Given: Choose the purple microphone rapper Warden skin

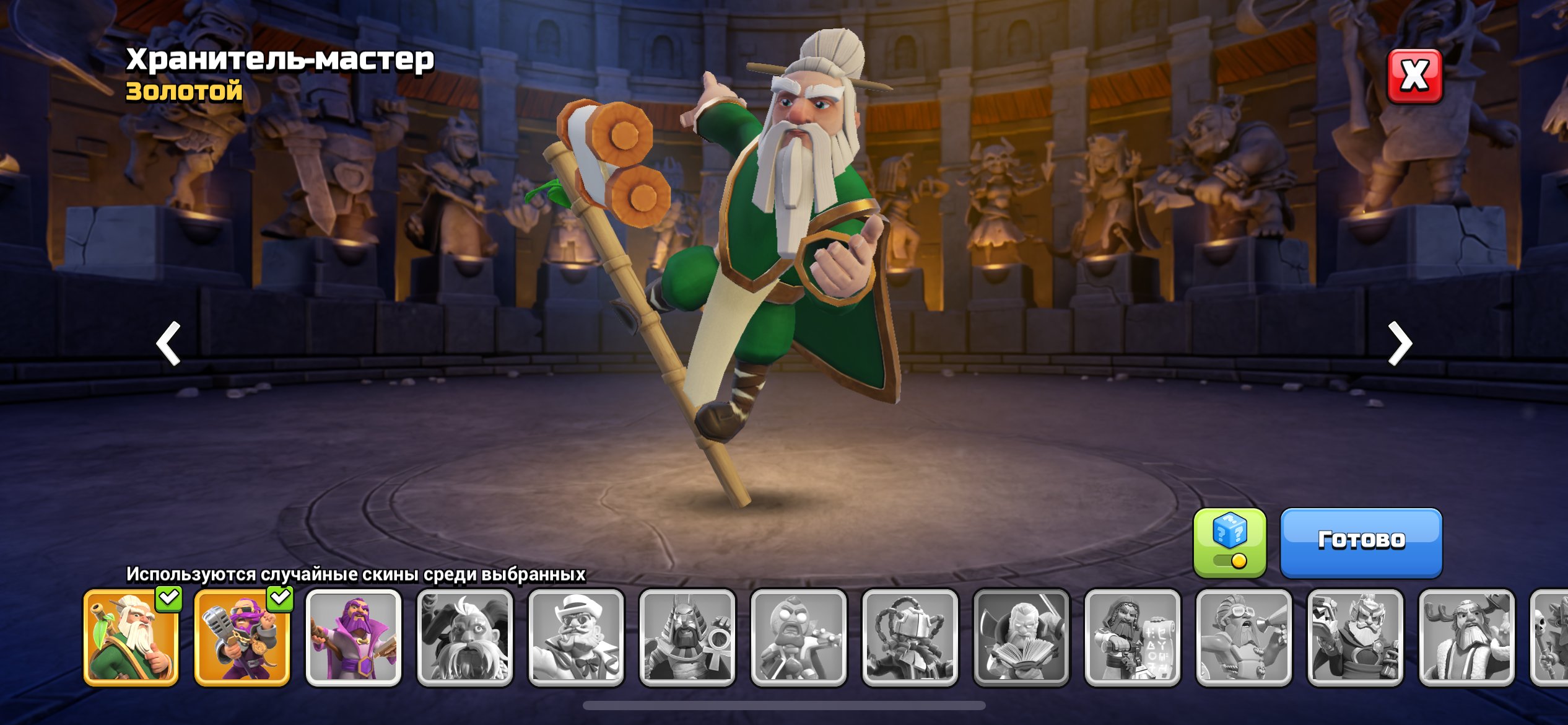Looking at the screenshot, I should tap(242, 638).
